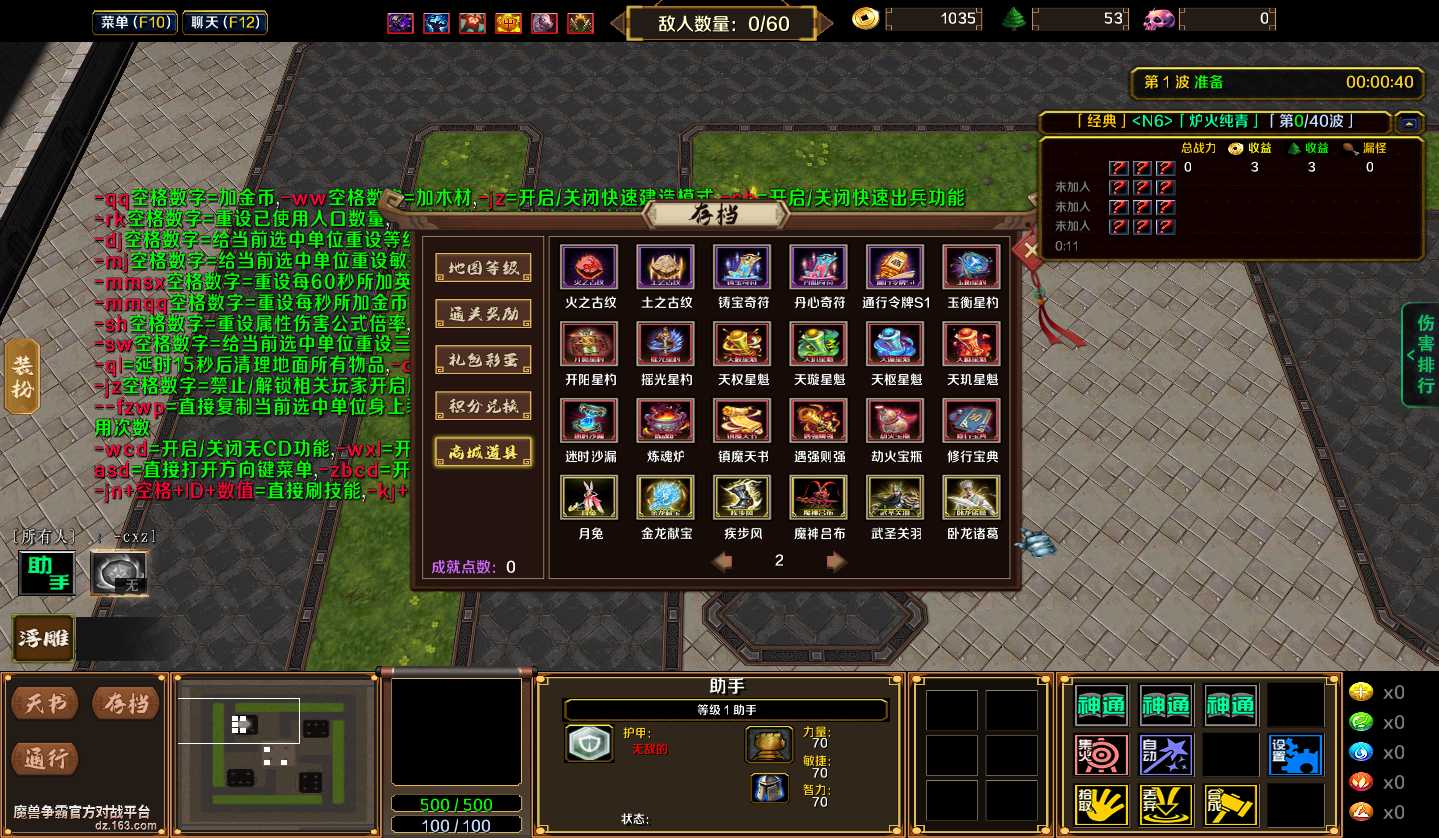This screenshot has height=838, width=1439.
Task: Open the 积分兑换 category
Action: pyautogui.click(x=483, y=405)
